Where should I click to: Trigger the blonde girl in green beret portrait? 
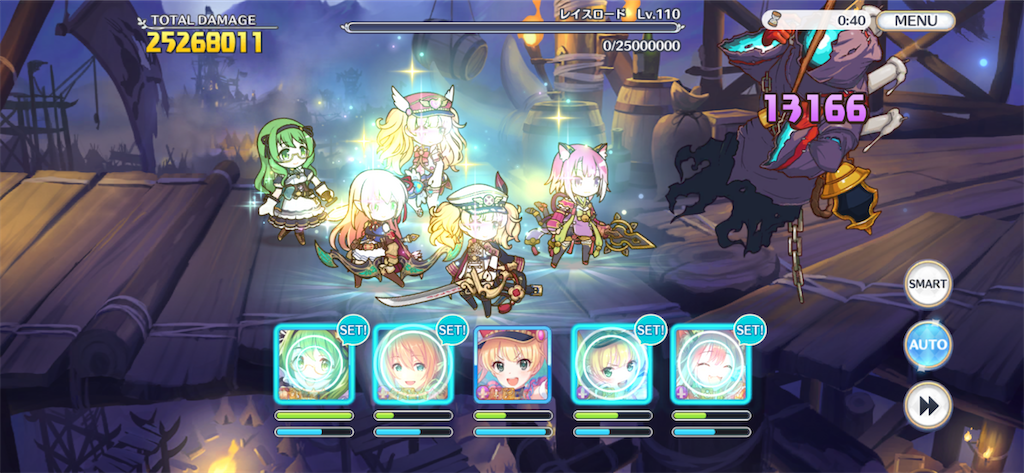point(610,364)
